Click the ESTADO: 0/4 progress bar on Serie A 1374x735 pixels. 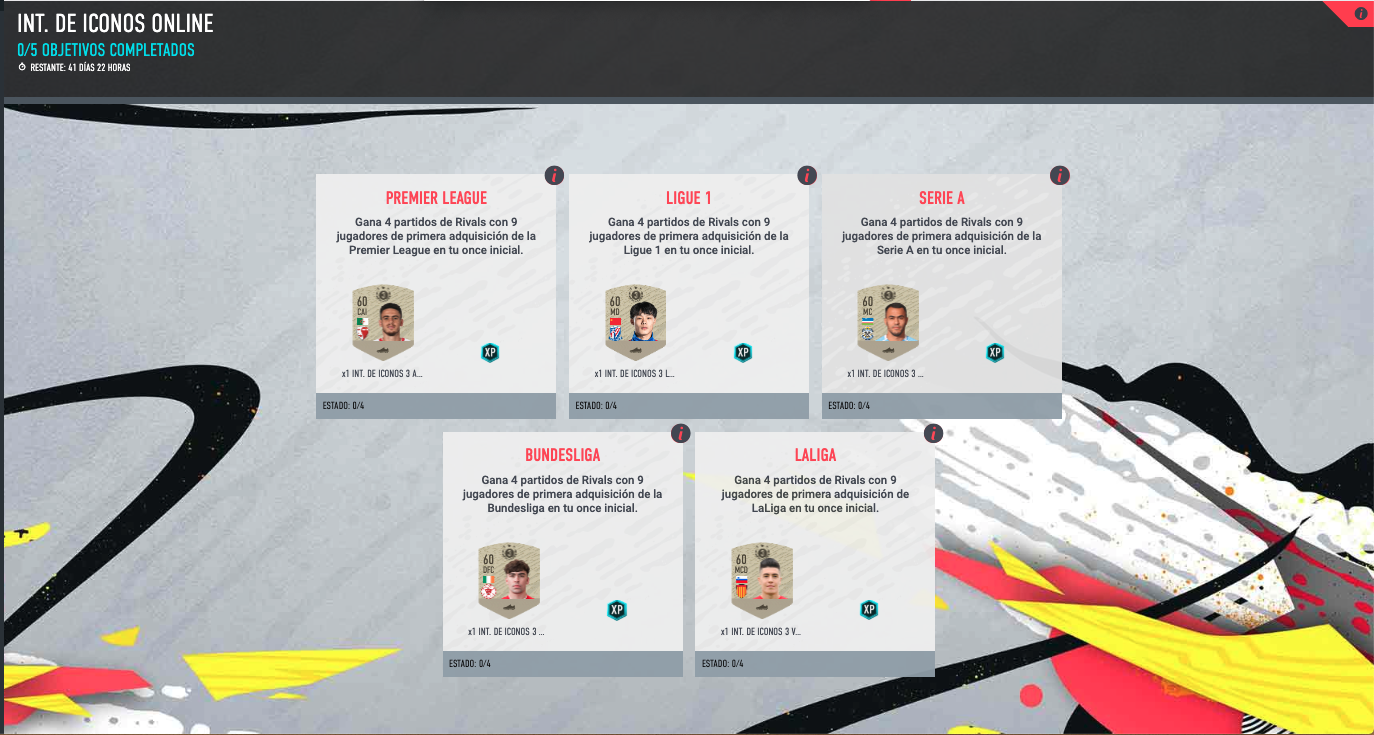click(x=941, y=406)
